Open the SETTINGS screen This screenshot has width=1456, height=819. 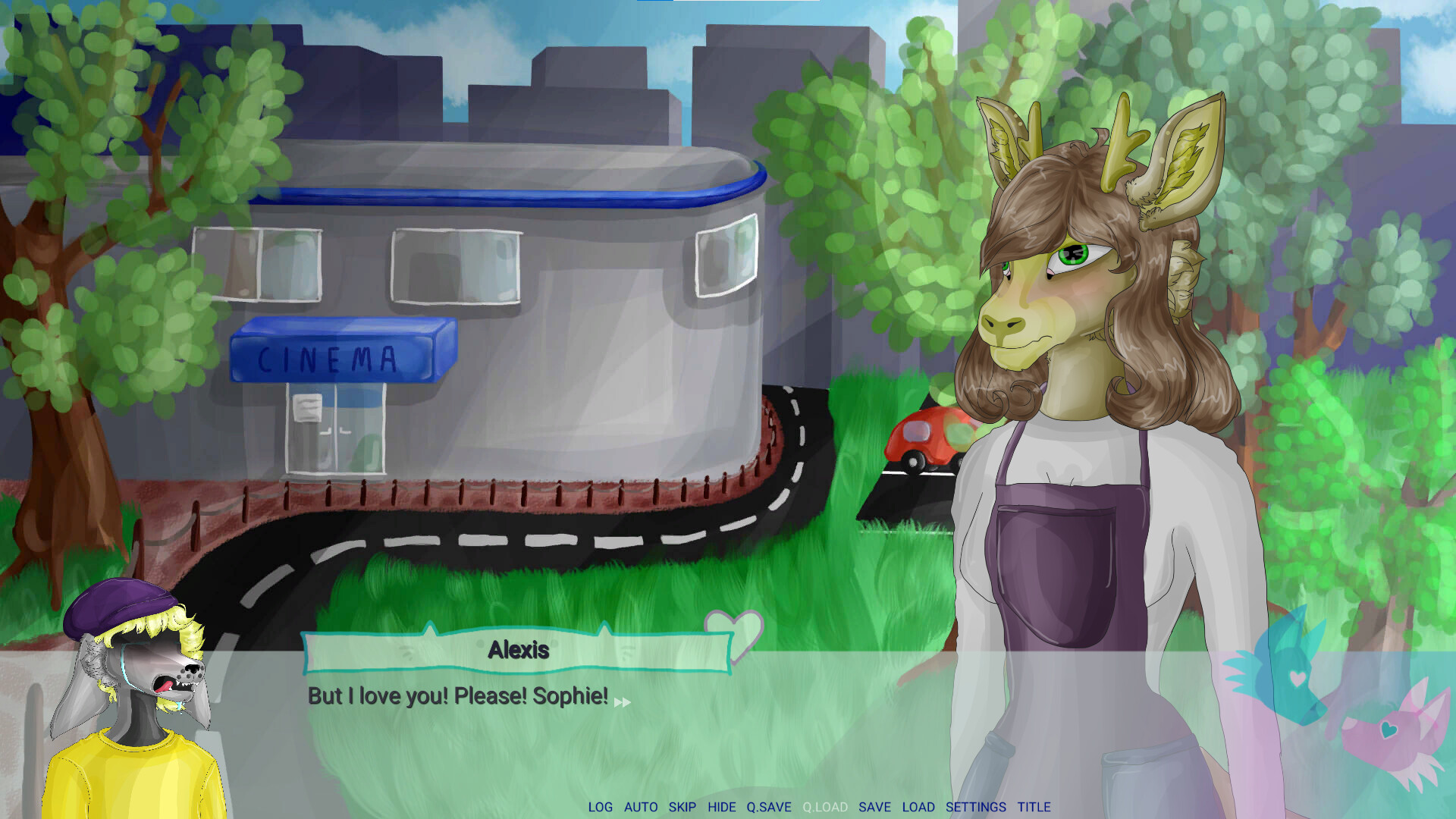974,807
